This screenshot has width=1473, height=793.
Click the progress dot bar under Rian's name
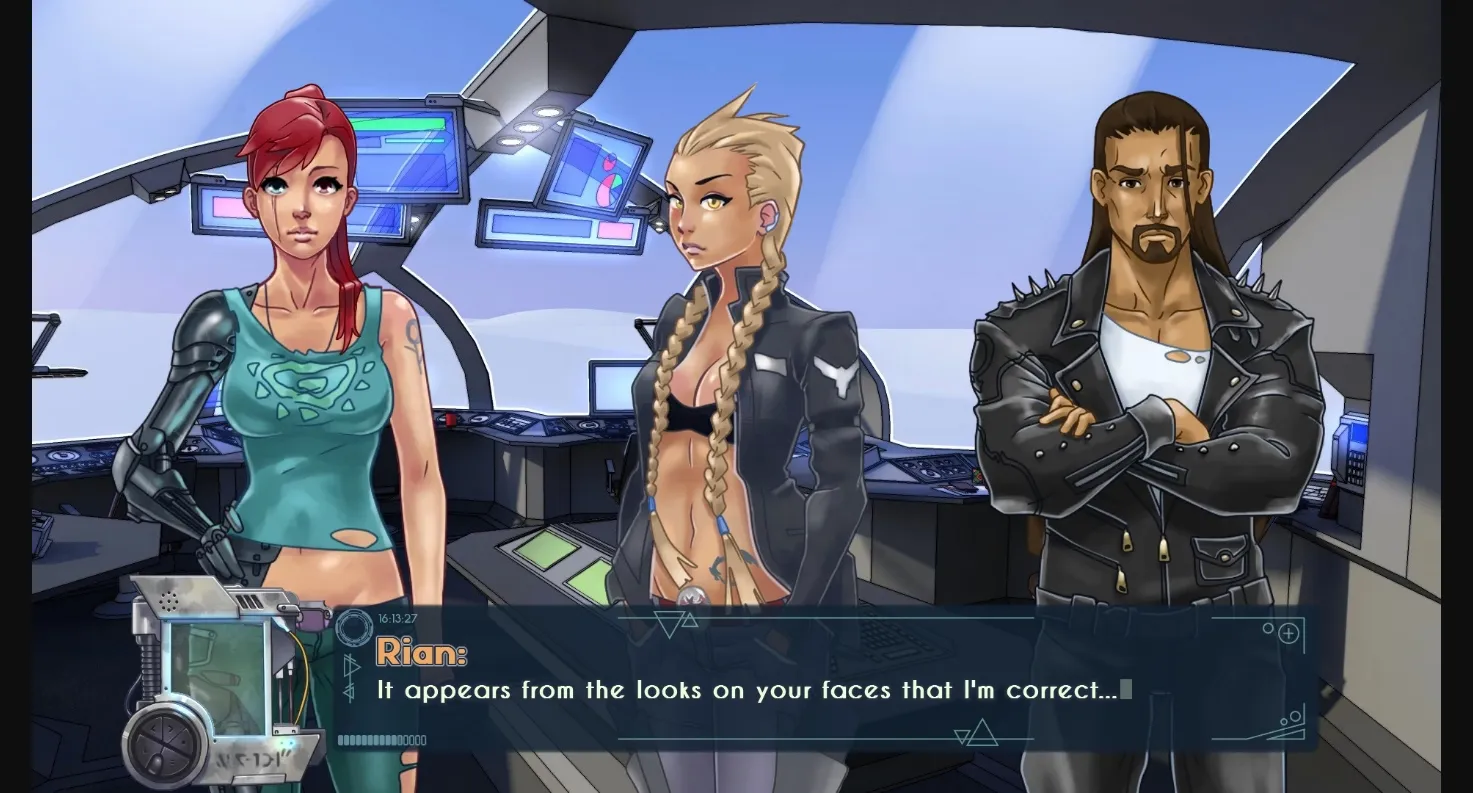pos(380,740)
